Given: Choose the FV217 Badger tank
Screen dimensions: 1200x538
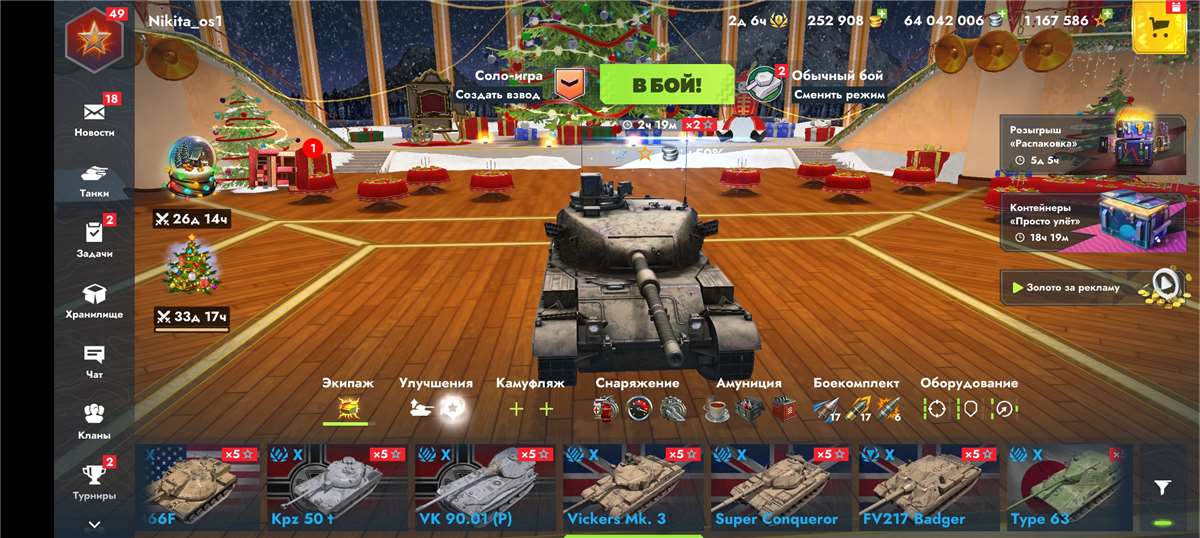Looking at the screenshot, I should [x=929, y=485].
